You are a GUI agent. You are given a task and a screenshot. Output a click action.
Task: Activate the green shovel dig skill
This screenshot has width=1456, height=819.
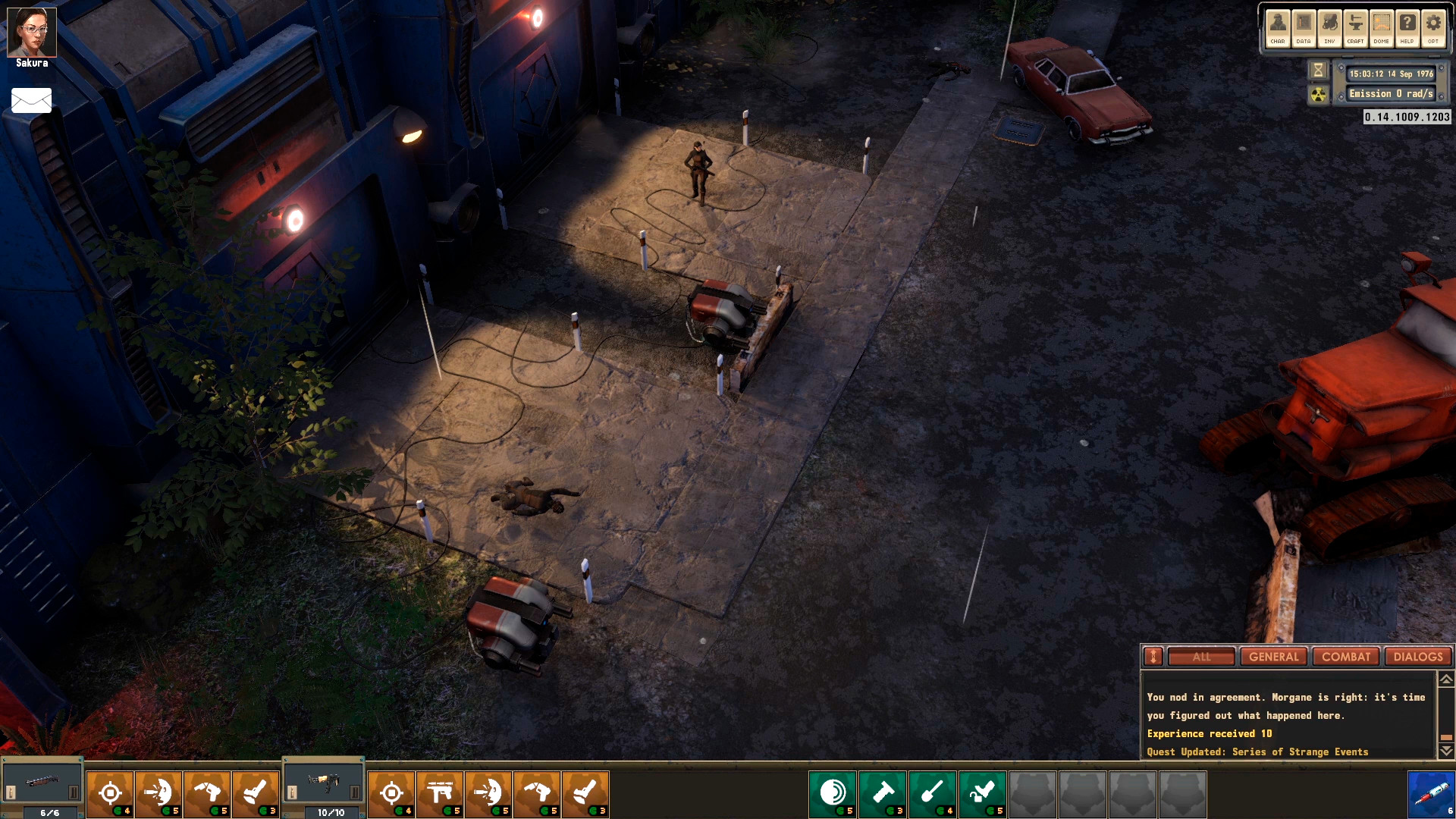[x=933, y=793]
